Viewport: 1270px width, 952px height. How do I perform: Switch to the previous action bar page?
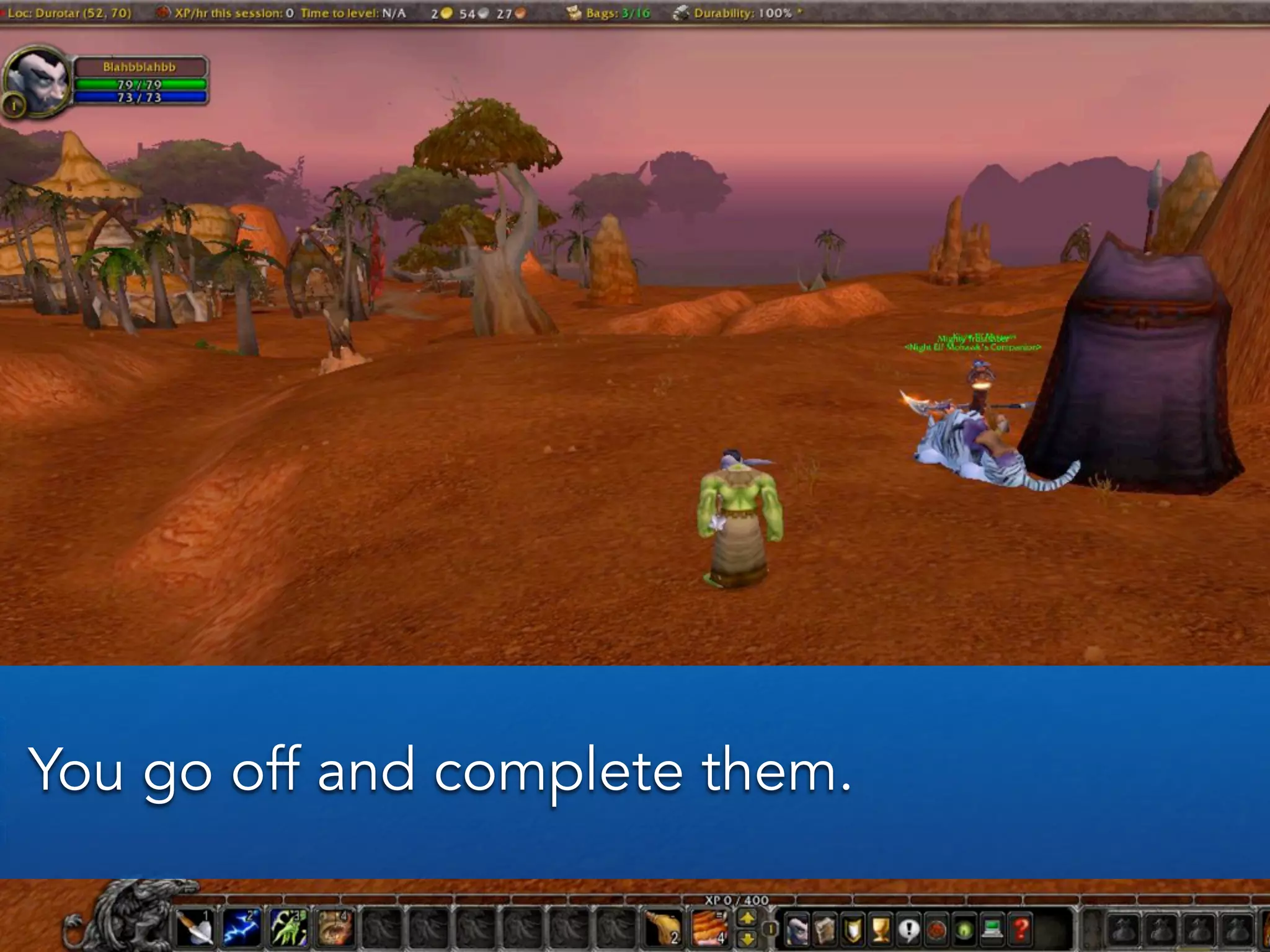[x=748, y=939]
